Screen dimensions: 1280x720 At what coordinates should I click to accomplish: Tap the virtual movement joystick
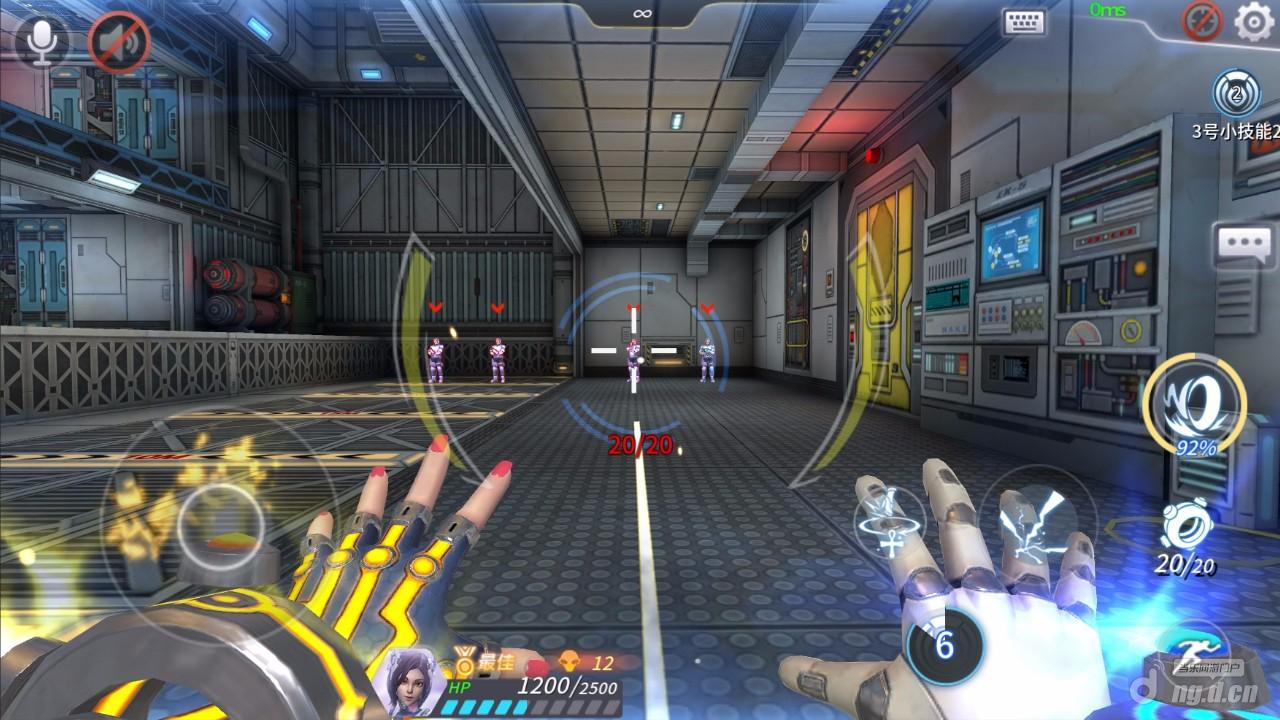click(220, 527)
